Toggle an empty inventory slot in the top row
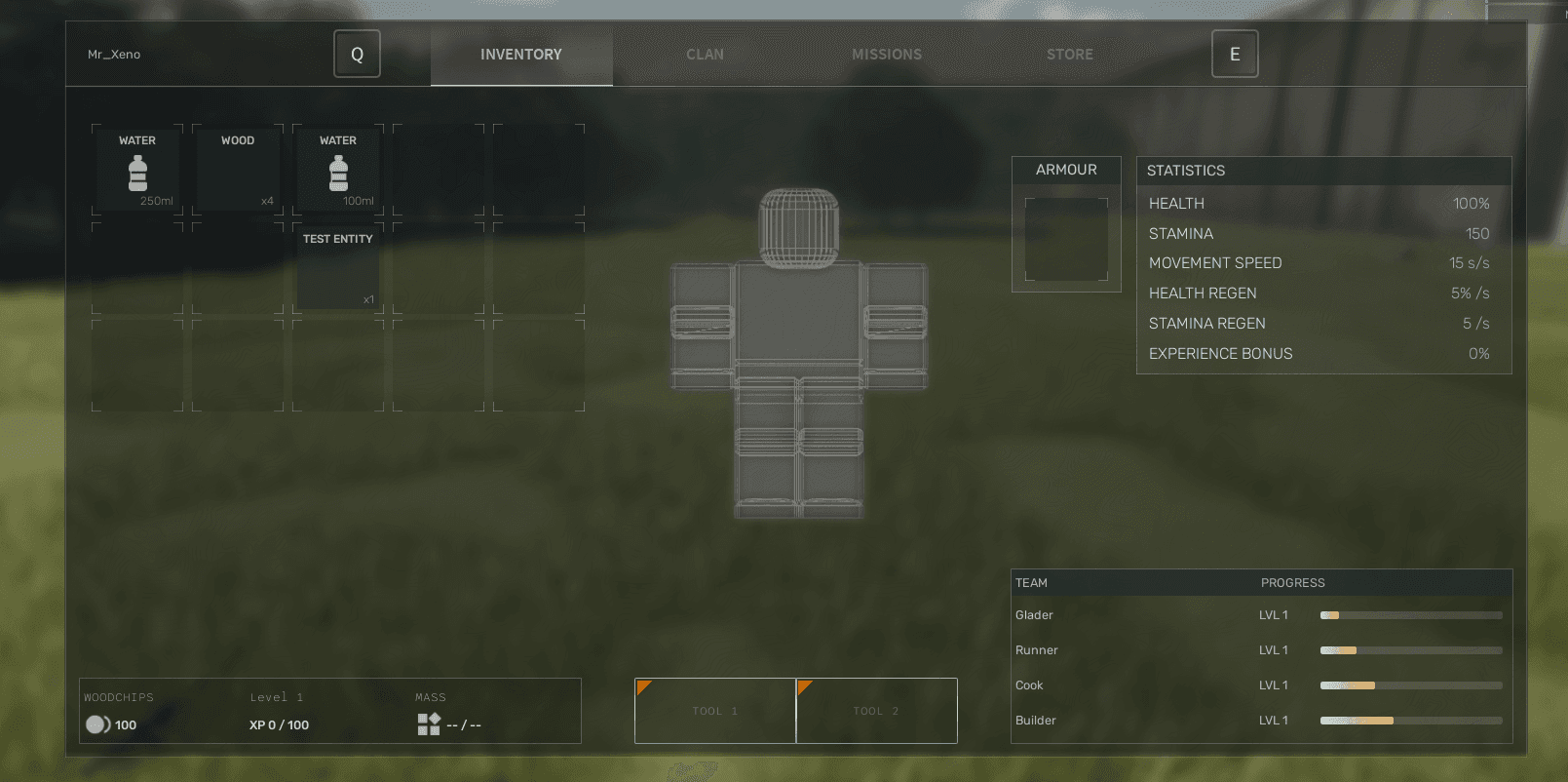The width and height of the screenshot is (1568, 782). tap(439, 170)
